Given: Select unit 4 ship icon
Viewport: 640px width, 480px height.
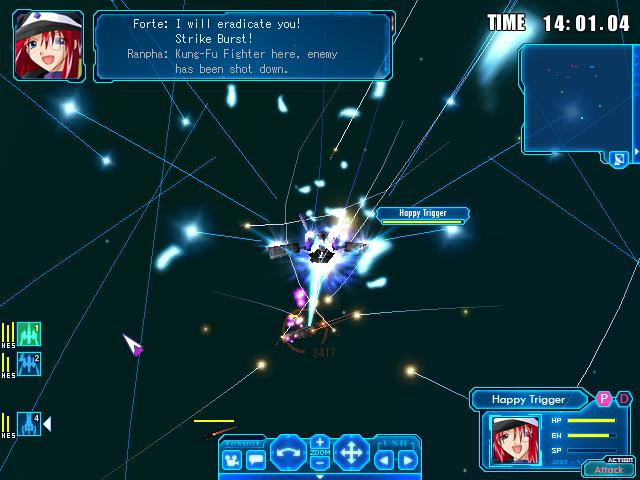Looking at the screenshot, I should [29, 424].
